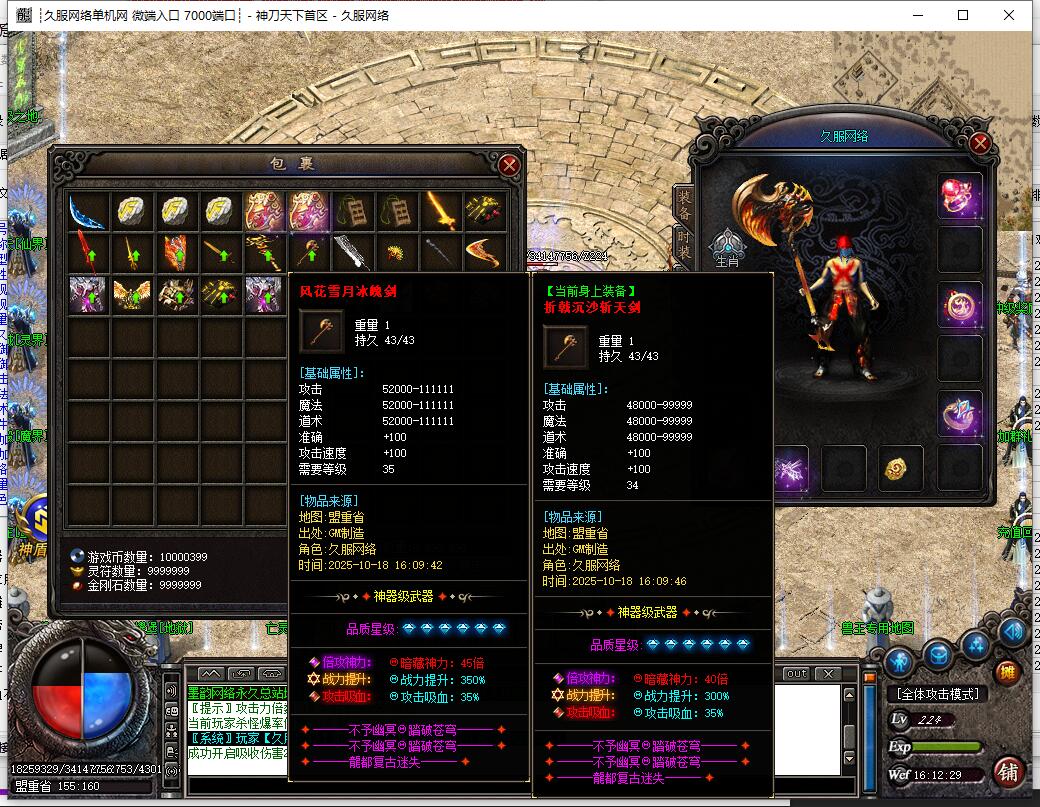Switch to the 装备 equipment tab

pyautogui.click(x=684, y=204)
